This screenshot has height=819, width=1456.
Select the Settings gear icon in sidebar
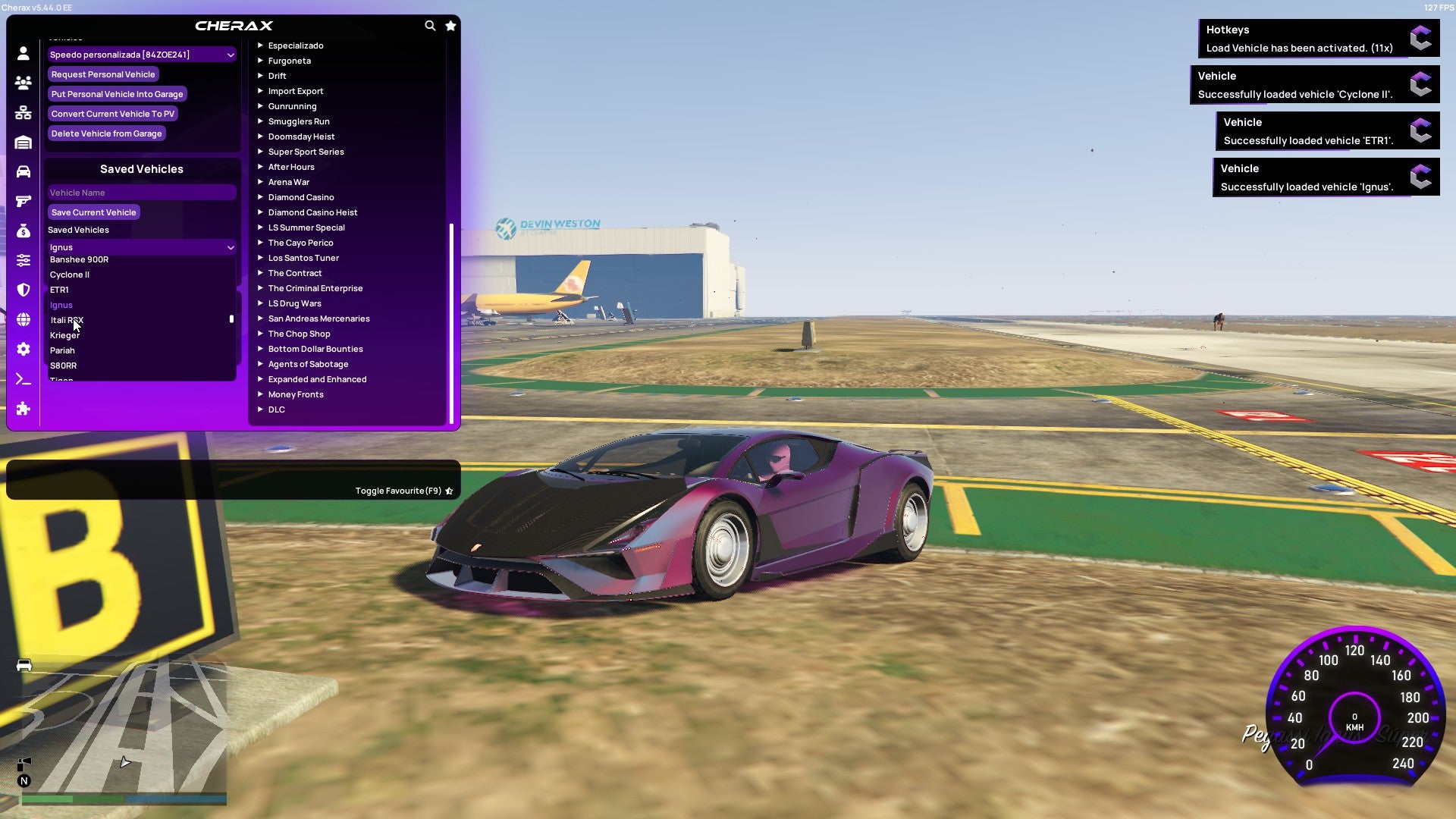[x=23, y=350]
